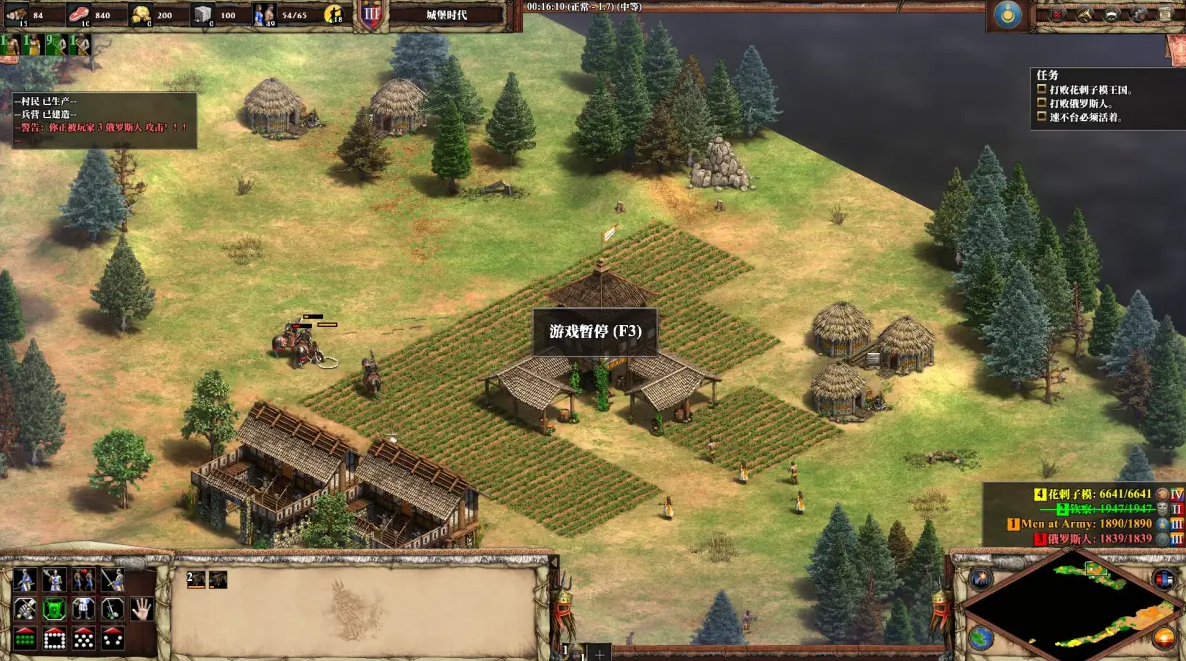Open the objectives checklist icon

[1057, 14]
